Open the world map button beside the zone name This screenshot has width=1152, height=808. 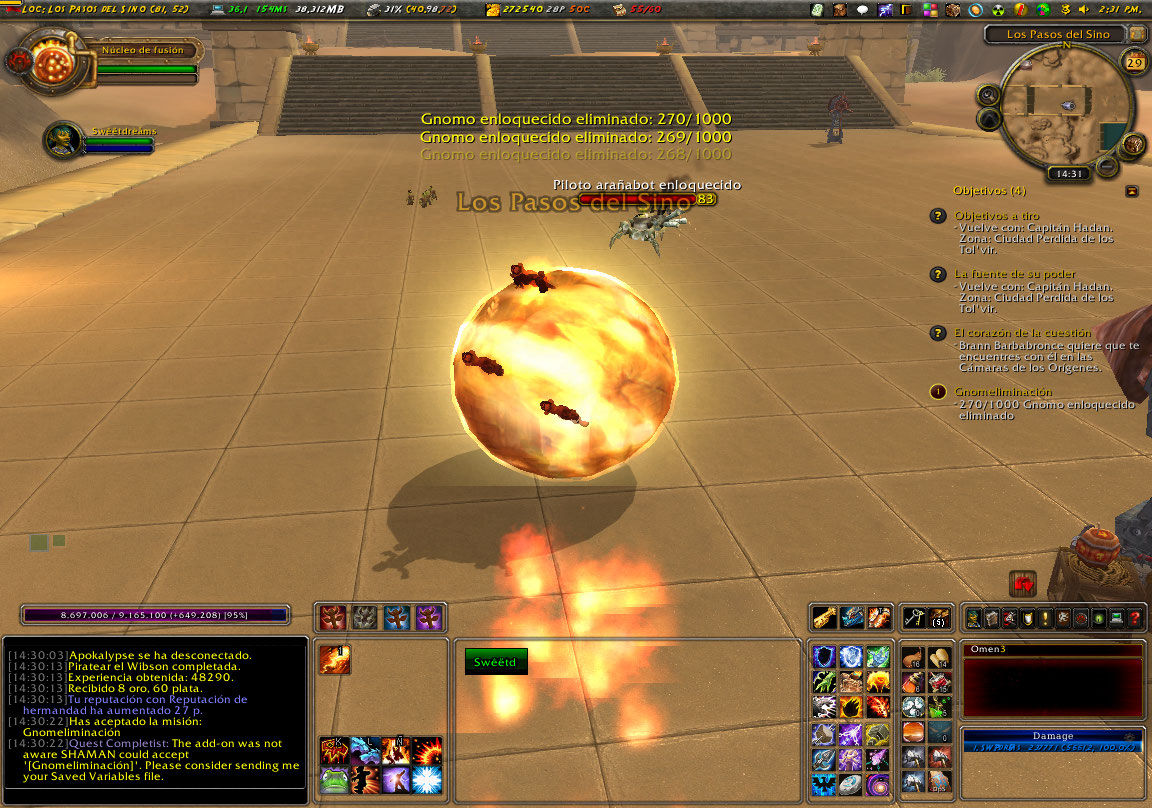point(1137,34)
